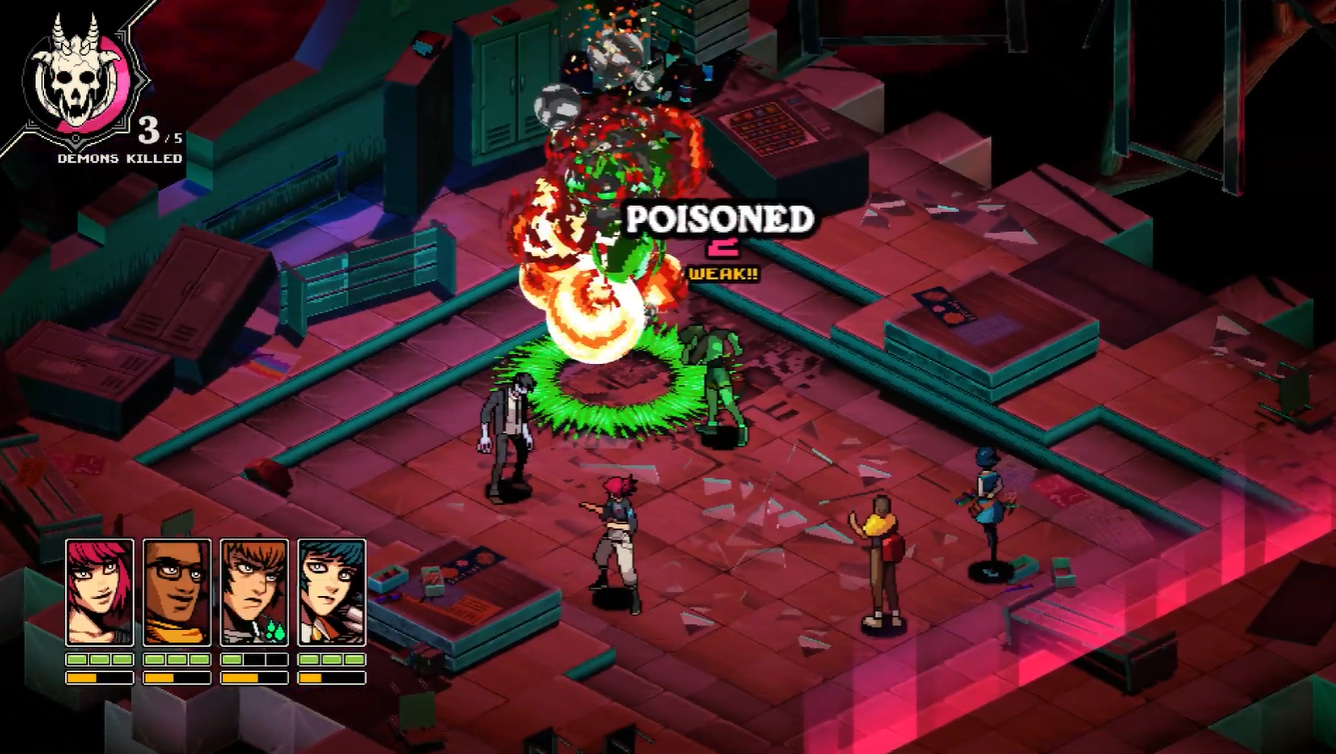Click the POISONED status label
The height and width of the screenshot is (754, 1336).
tap(718, 218)
